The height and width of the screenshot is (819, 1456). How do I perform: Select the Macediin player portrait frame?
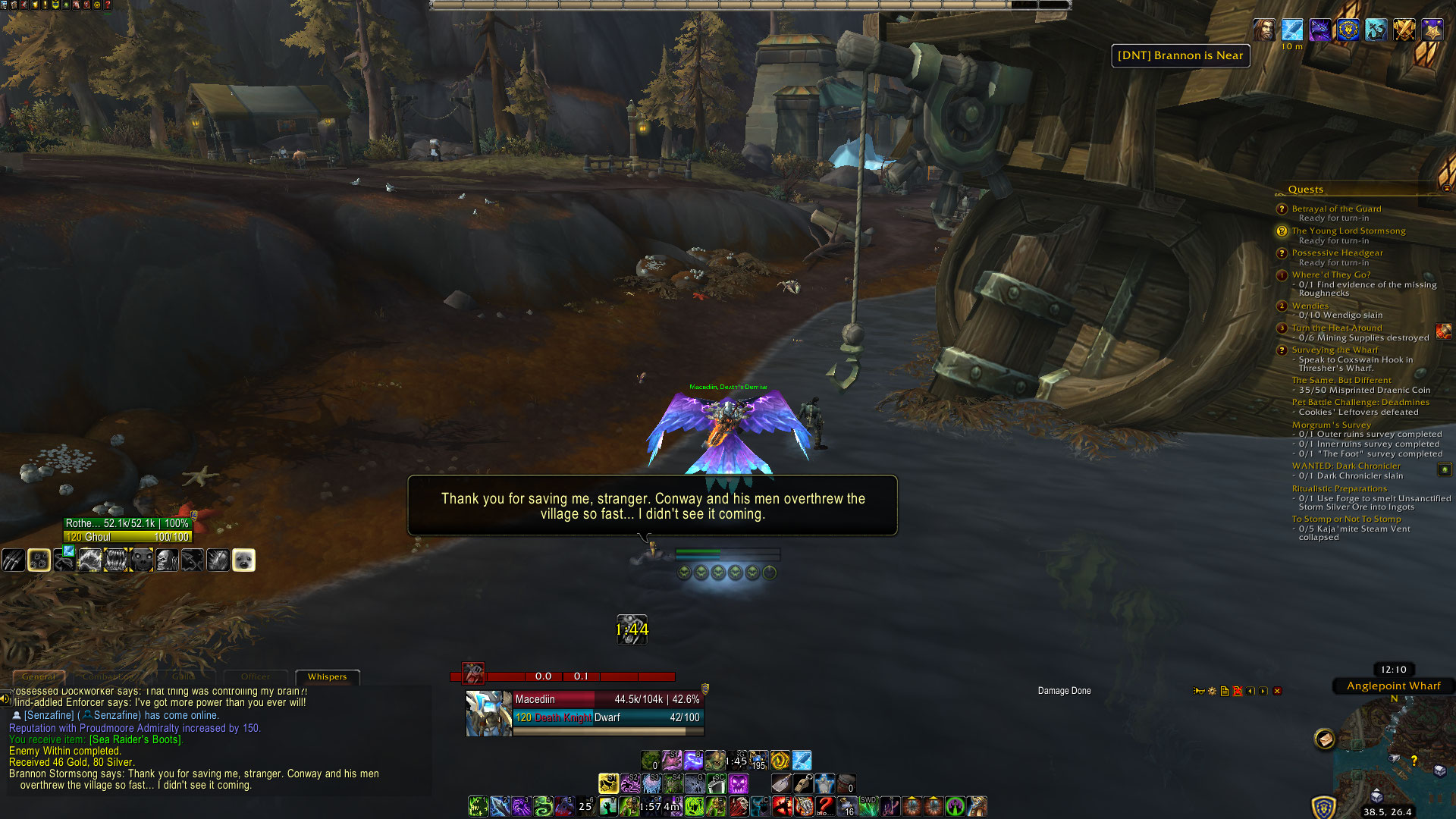pos(488,713)
